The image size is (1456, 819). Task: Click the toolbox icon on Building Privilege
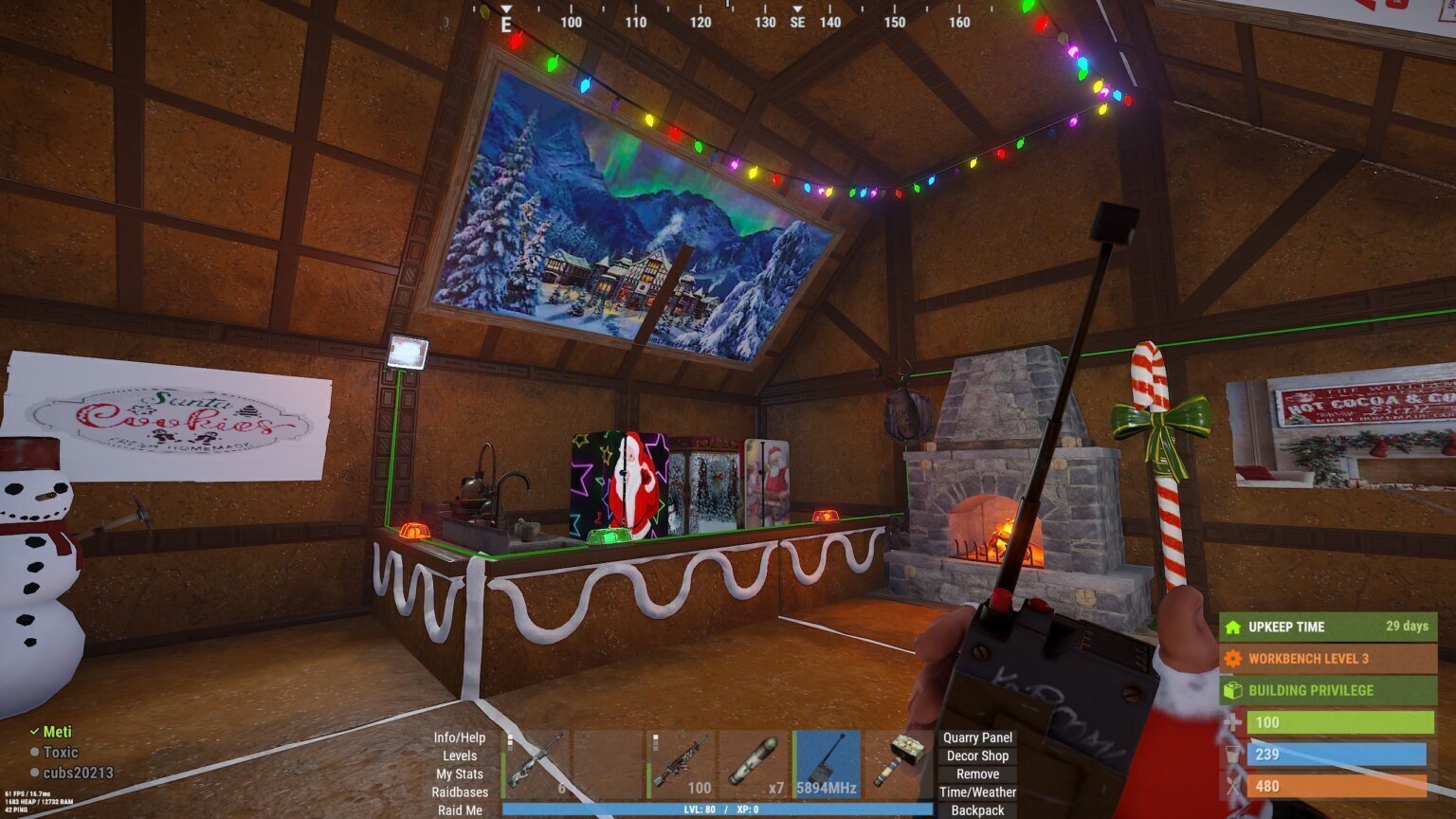1234,690
